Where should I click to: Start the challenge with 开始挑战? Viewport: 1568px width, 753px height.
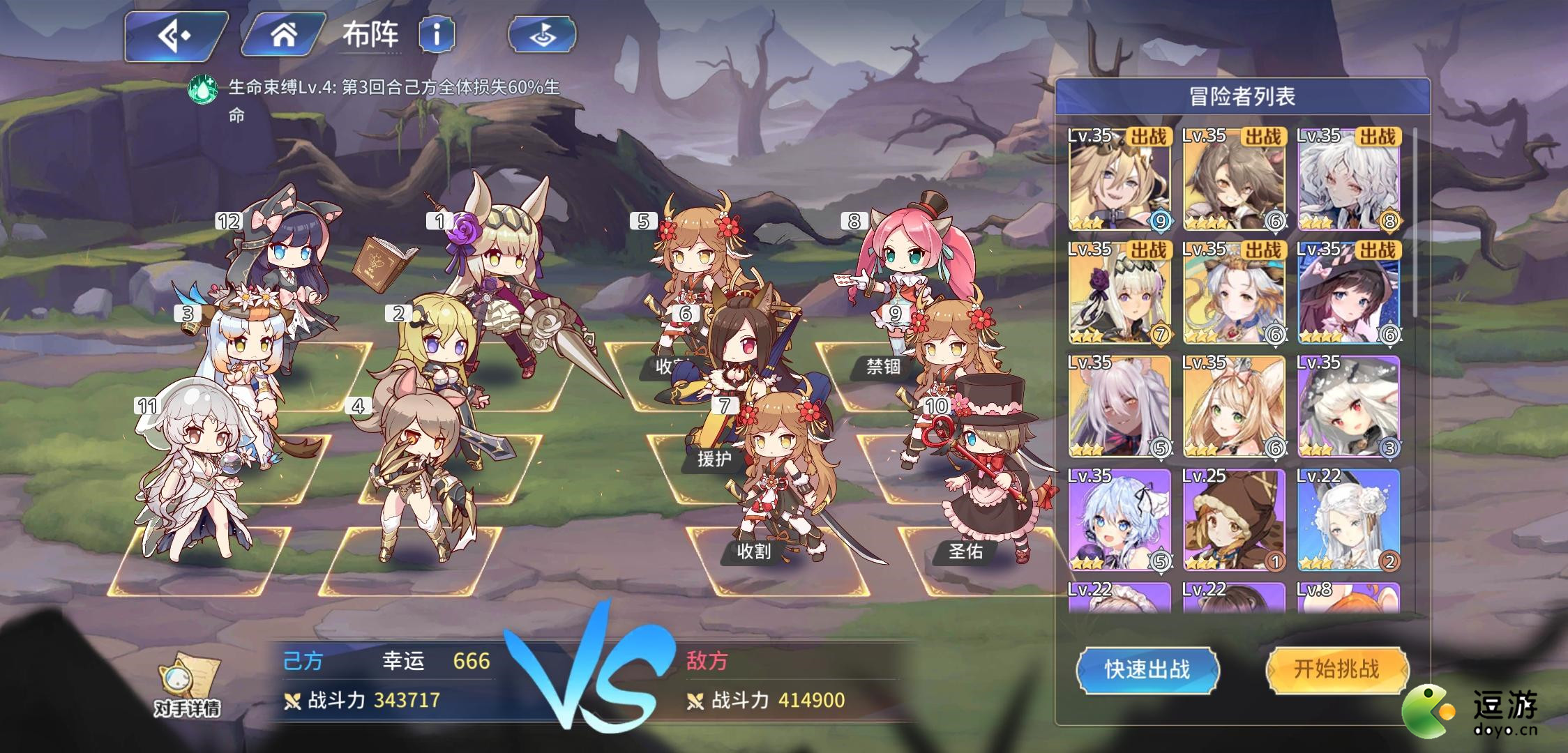pyautogui.click(x=1336, y=669)
